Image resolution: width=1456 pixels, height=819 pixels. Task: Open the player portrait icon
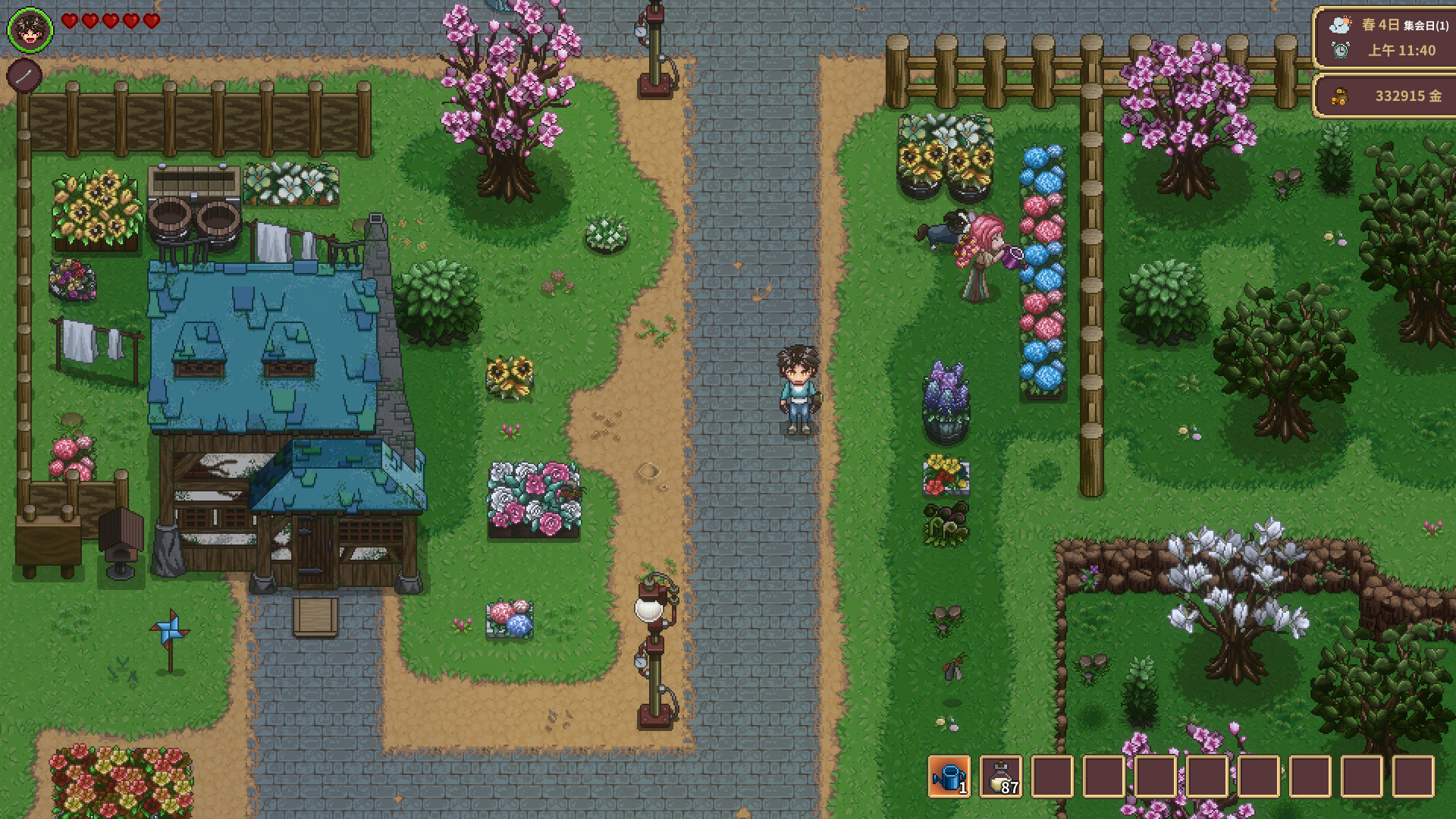tap(30, 30)
